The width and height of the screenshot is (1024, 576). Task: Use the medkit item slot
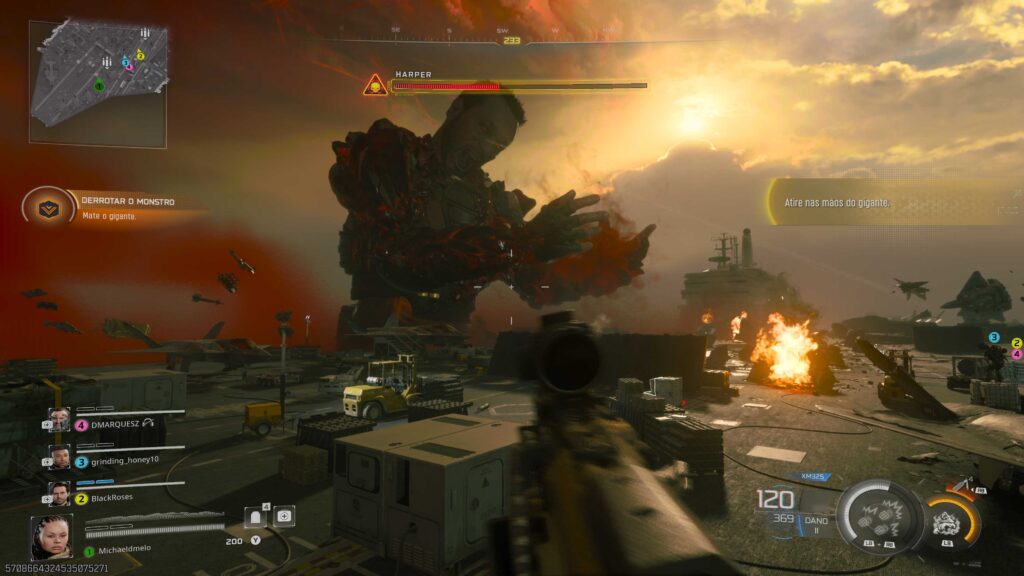[285, 516]
